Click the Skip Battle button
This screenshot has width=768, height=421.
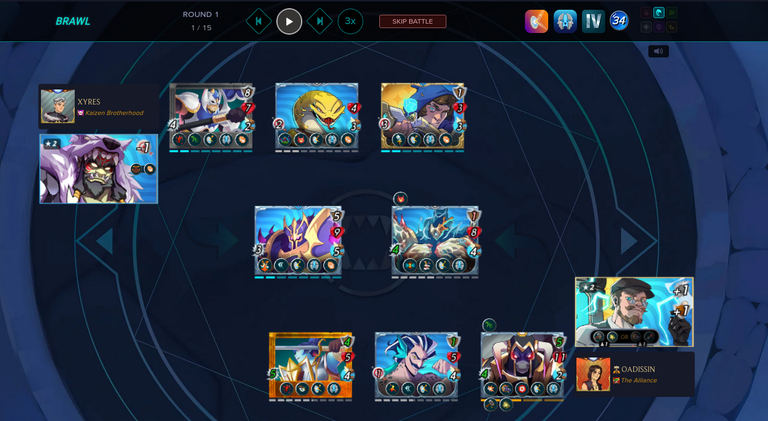[x=412, y=21]
